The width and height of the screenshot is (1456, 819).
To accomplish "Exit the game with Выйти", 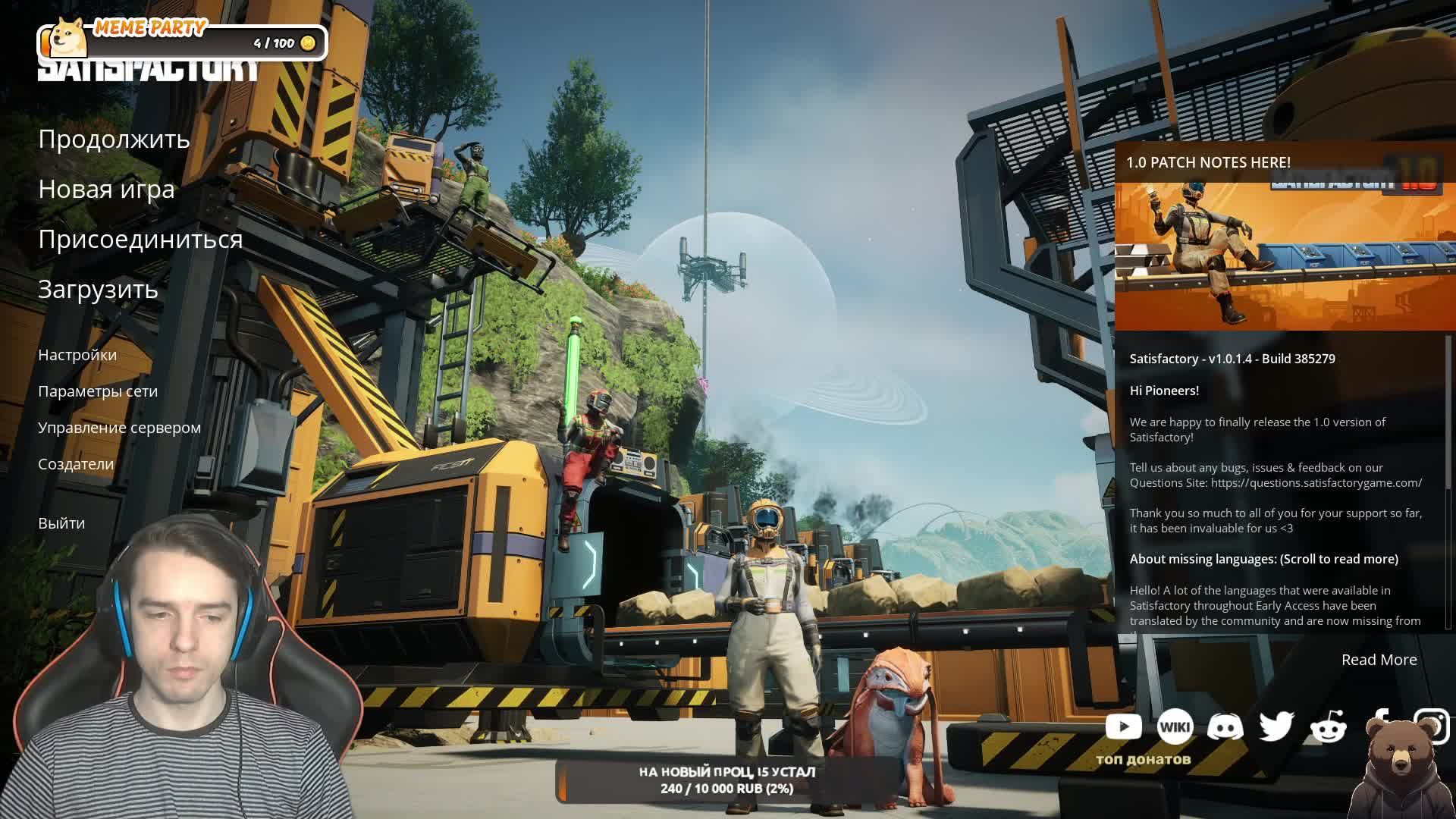I will (61, 523).
